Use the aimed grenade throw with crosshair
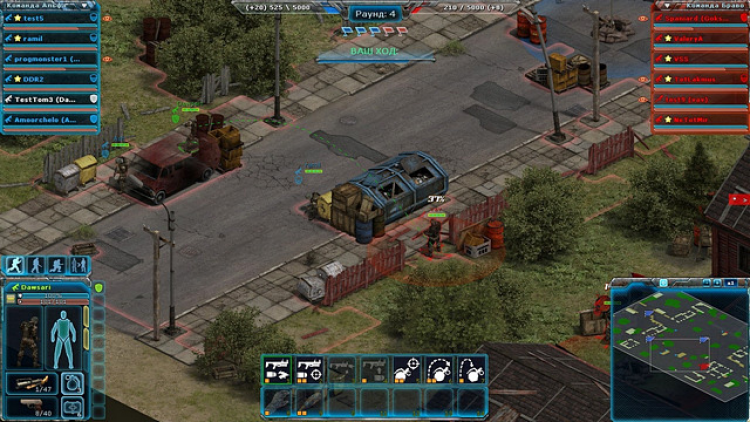750x422 pixels. [x=407, y=369]
